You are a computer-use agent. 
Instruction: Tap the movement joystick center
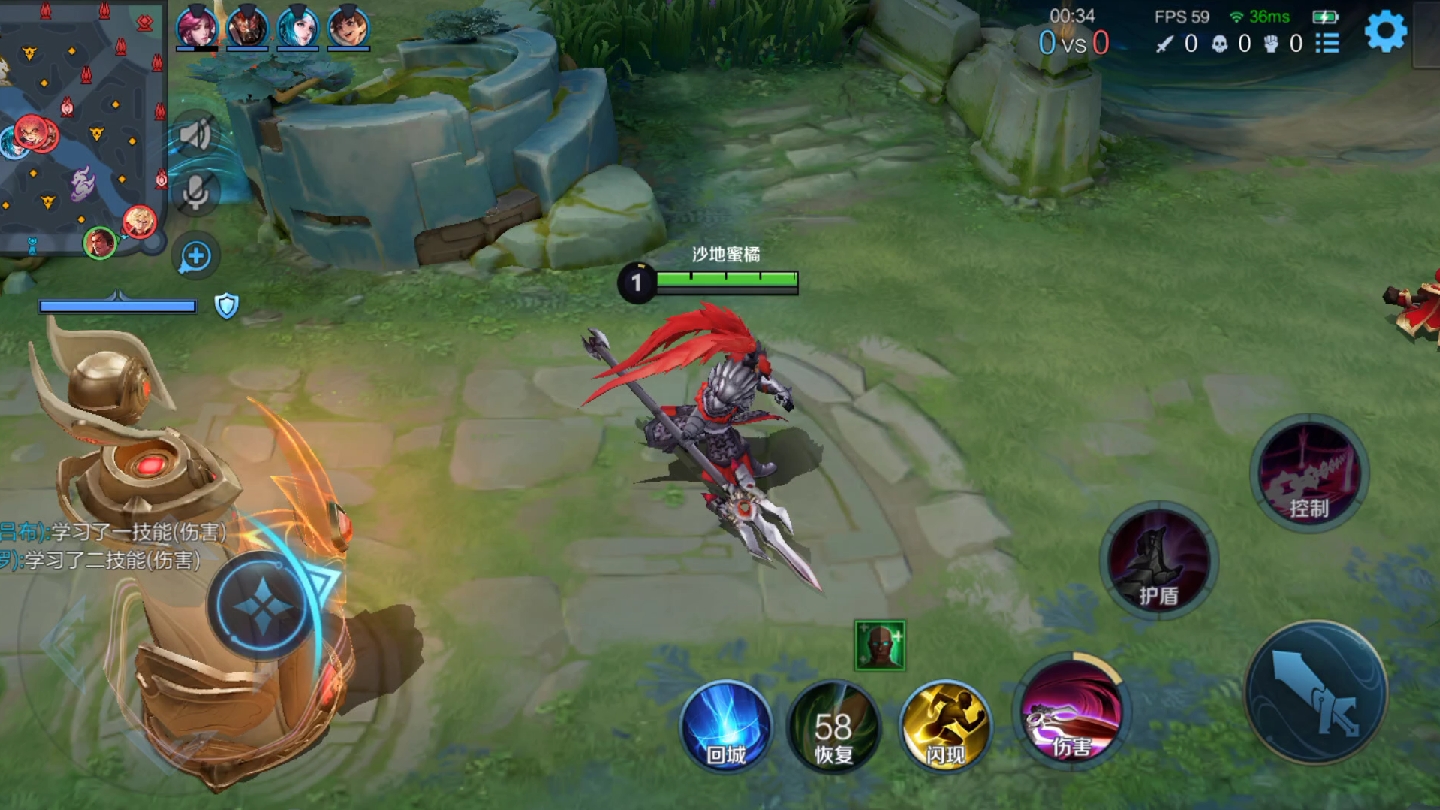[x=262, y=605]
